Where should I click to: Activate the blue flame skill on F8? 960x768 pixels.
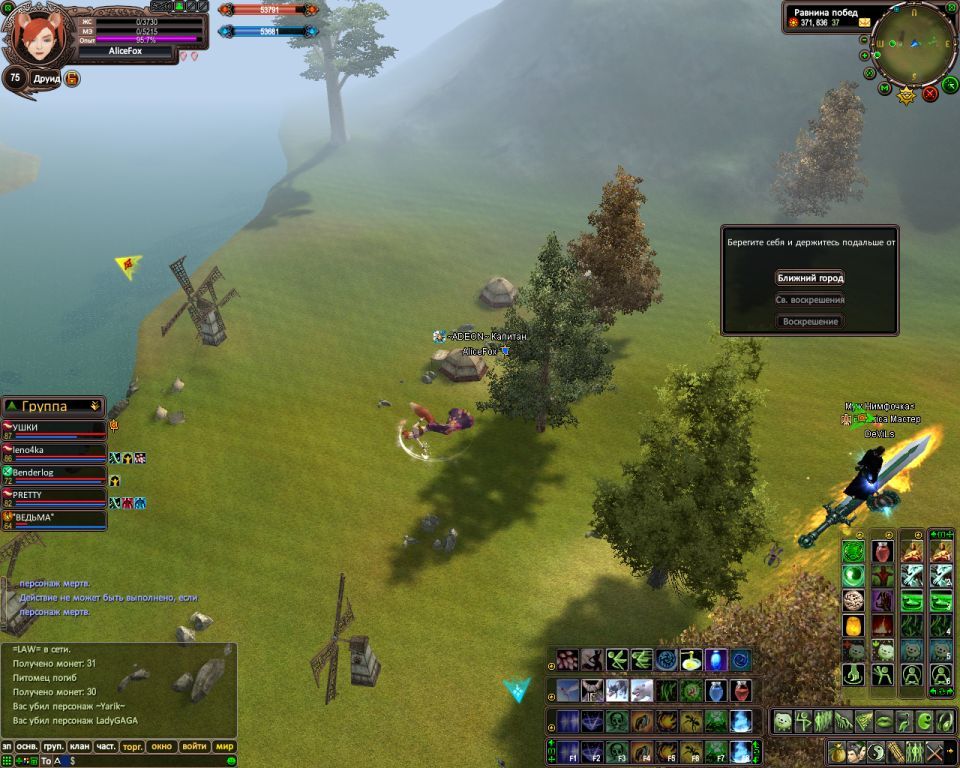pyautogui.click(x=741, y=751)
